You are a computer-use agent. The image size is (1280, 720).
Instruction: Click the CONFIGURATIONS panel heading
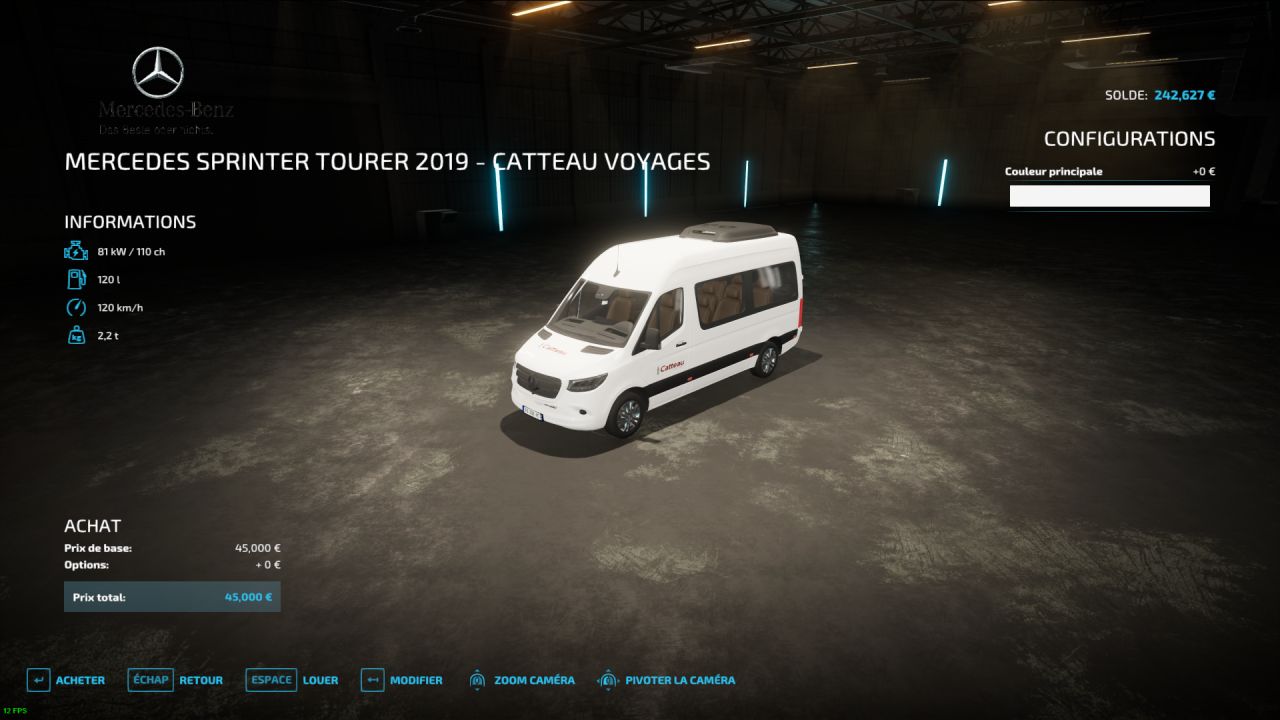[1130, 138]
